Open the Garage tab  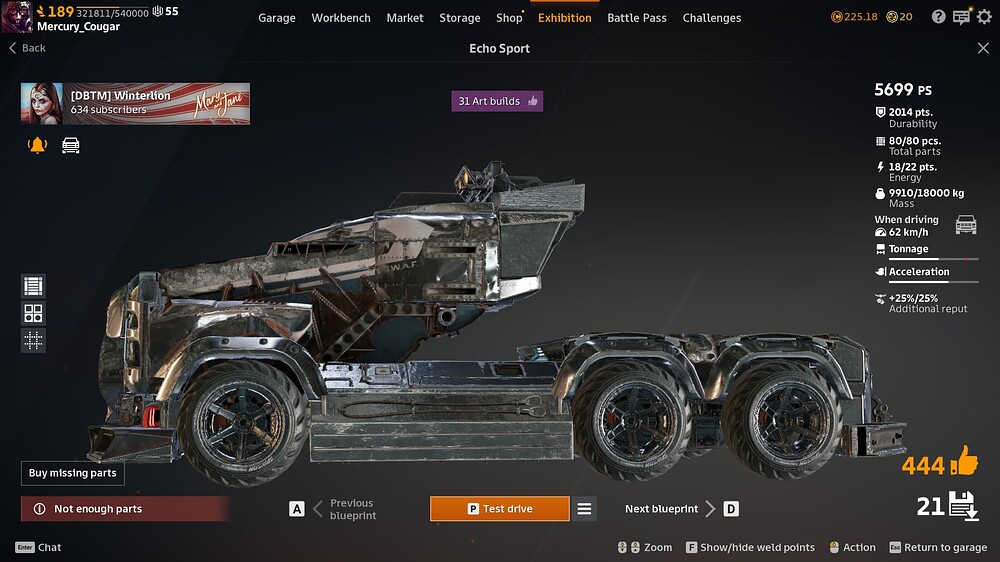[x=276, y=18]
